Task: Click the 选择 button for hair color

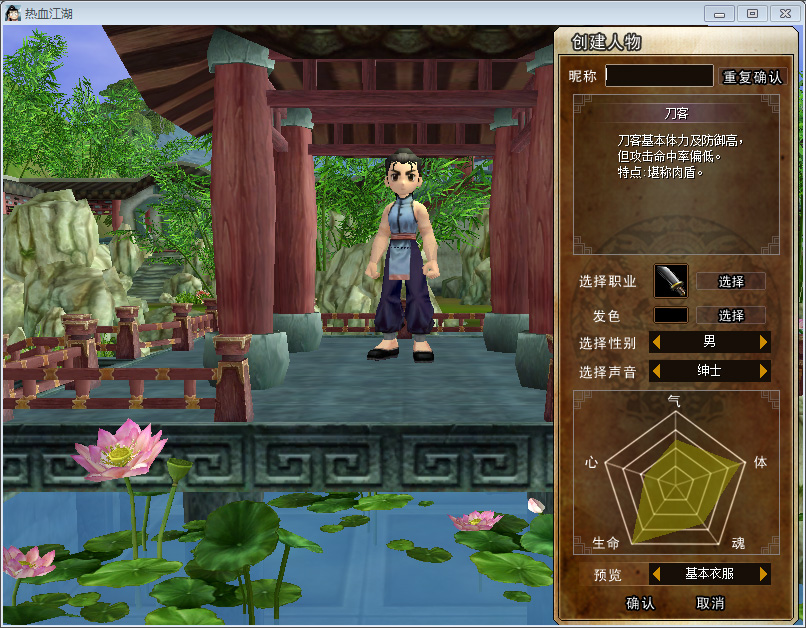Action: click(731, 315)
